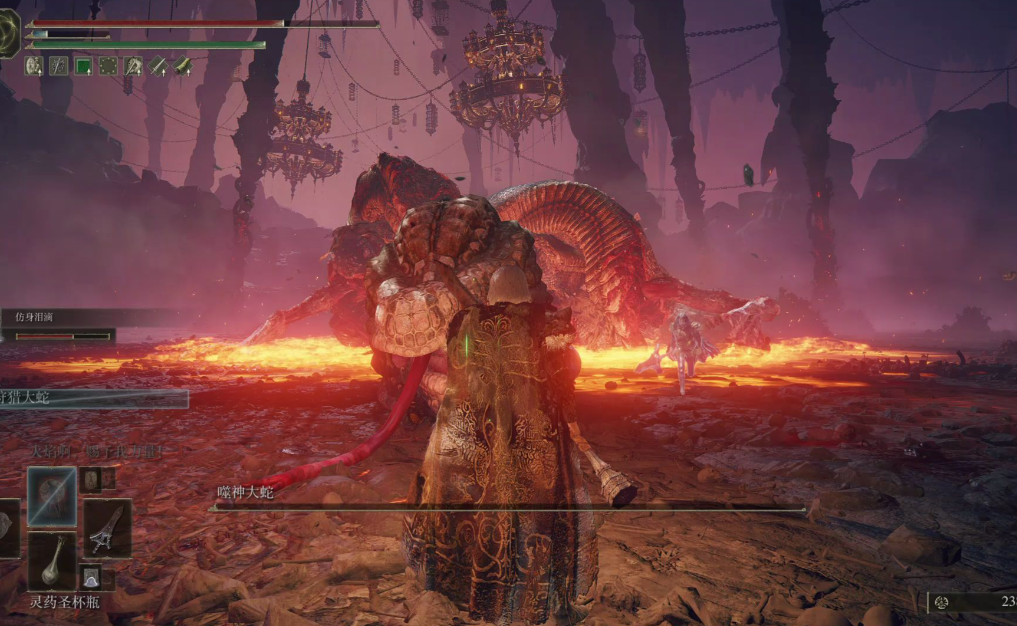The width and height of the screenshot is (1017, 626).
Task: Select the right-hand sword weapon slot
Action: (x=106, y=527)
